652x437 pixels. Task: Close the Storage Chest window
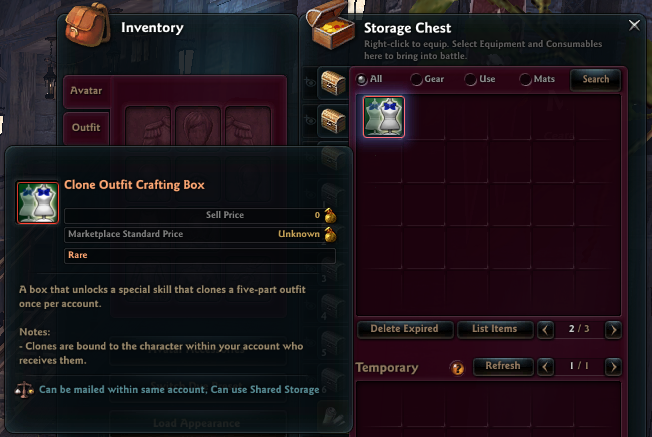tap(632, 25)
